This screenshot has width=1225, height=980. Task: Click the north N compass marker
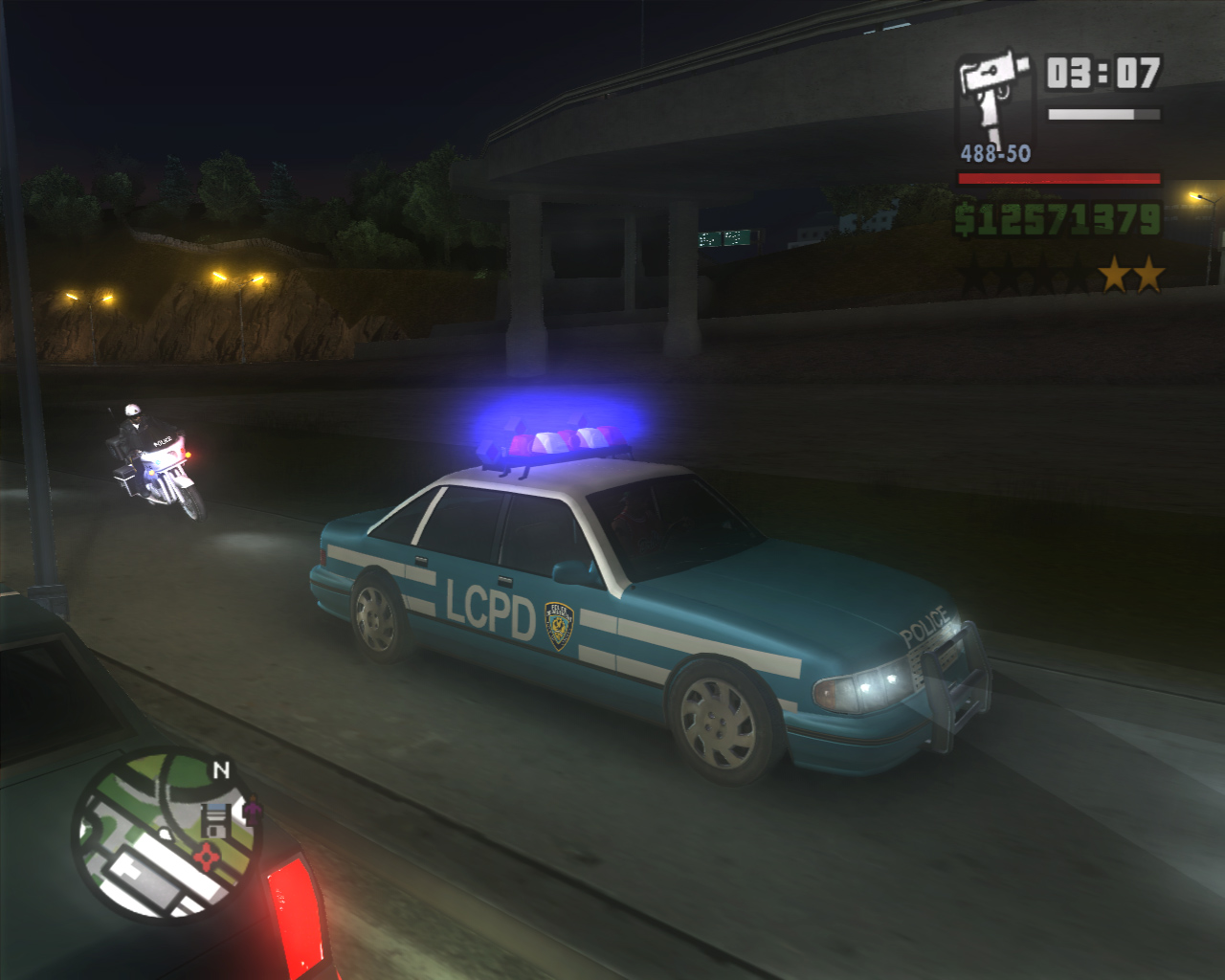pos(221,770)
